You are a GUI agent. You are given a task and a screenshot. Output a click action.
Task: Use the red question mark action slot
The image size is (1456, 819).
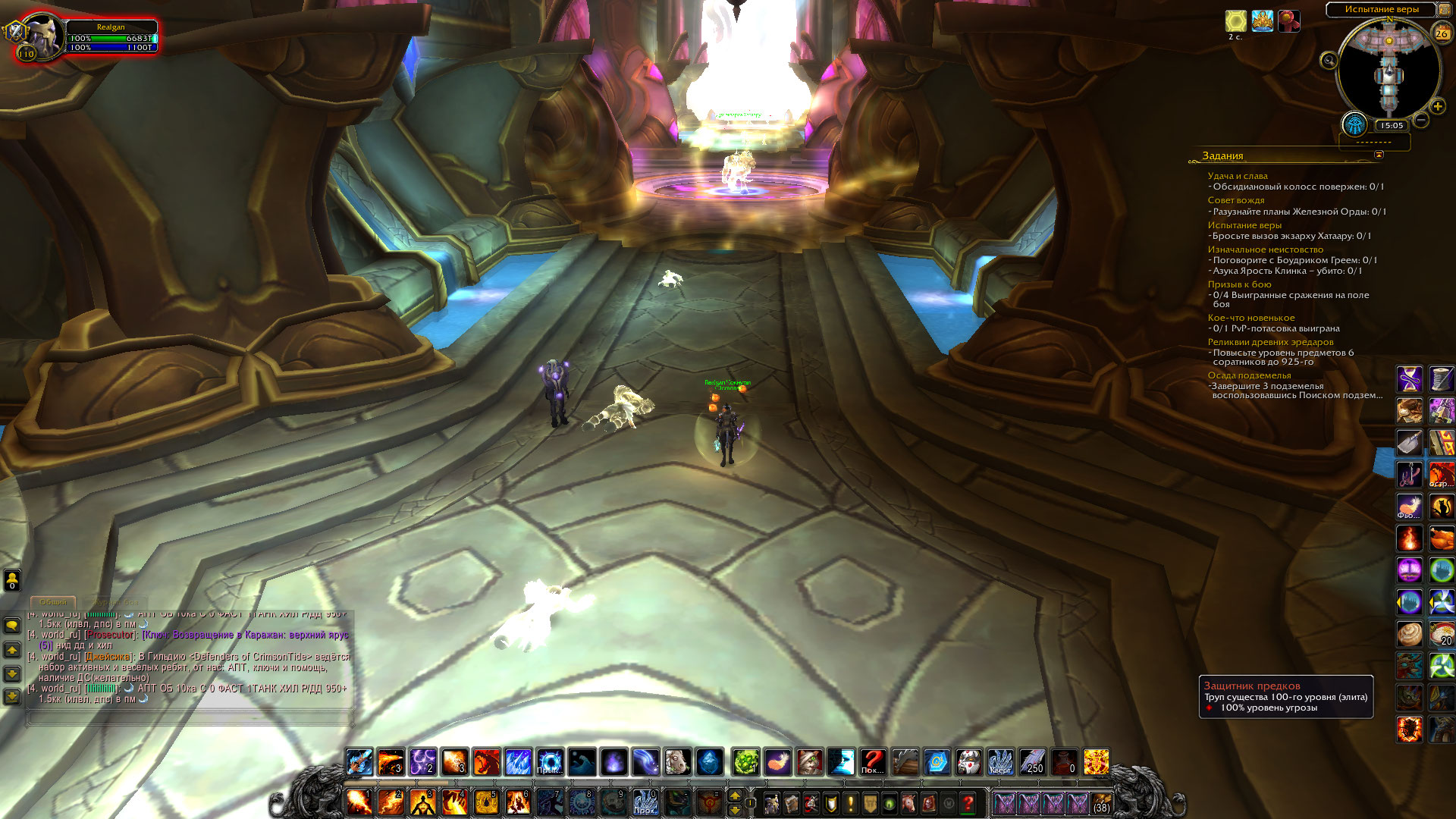pos(873,761)
